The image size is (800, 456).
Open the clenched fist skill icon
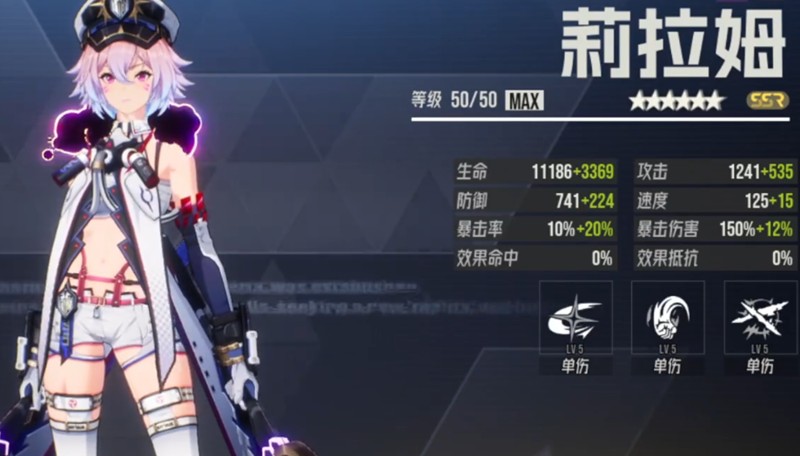click(x=667, y=319)
